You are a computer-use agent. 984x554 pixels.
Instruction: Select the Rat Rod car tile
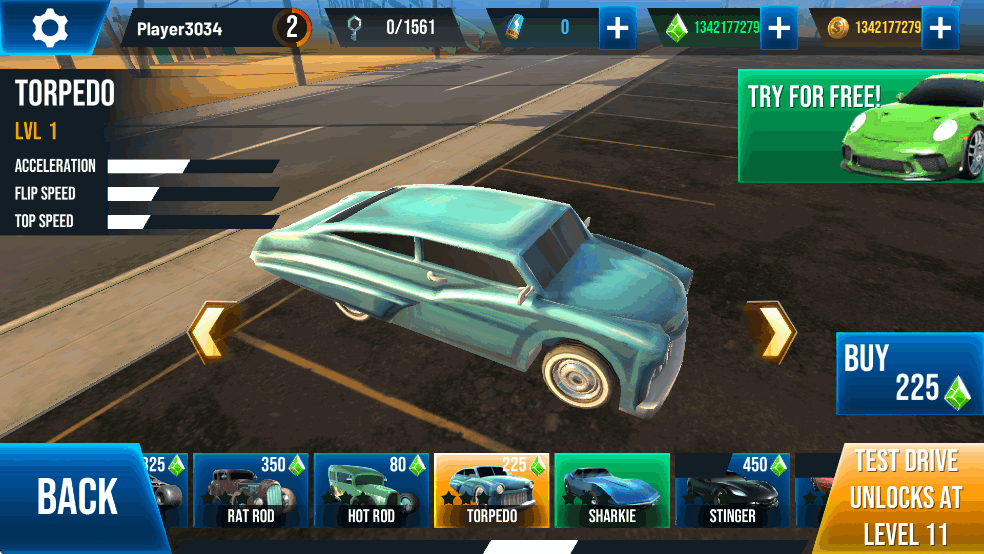point(250,490)
